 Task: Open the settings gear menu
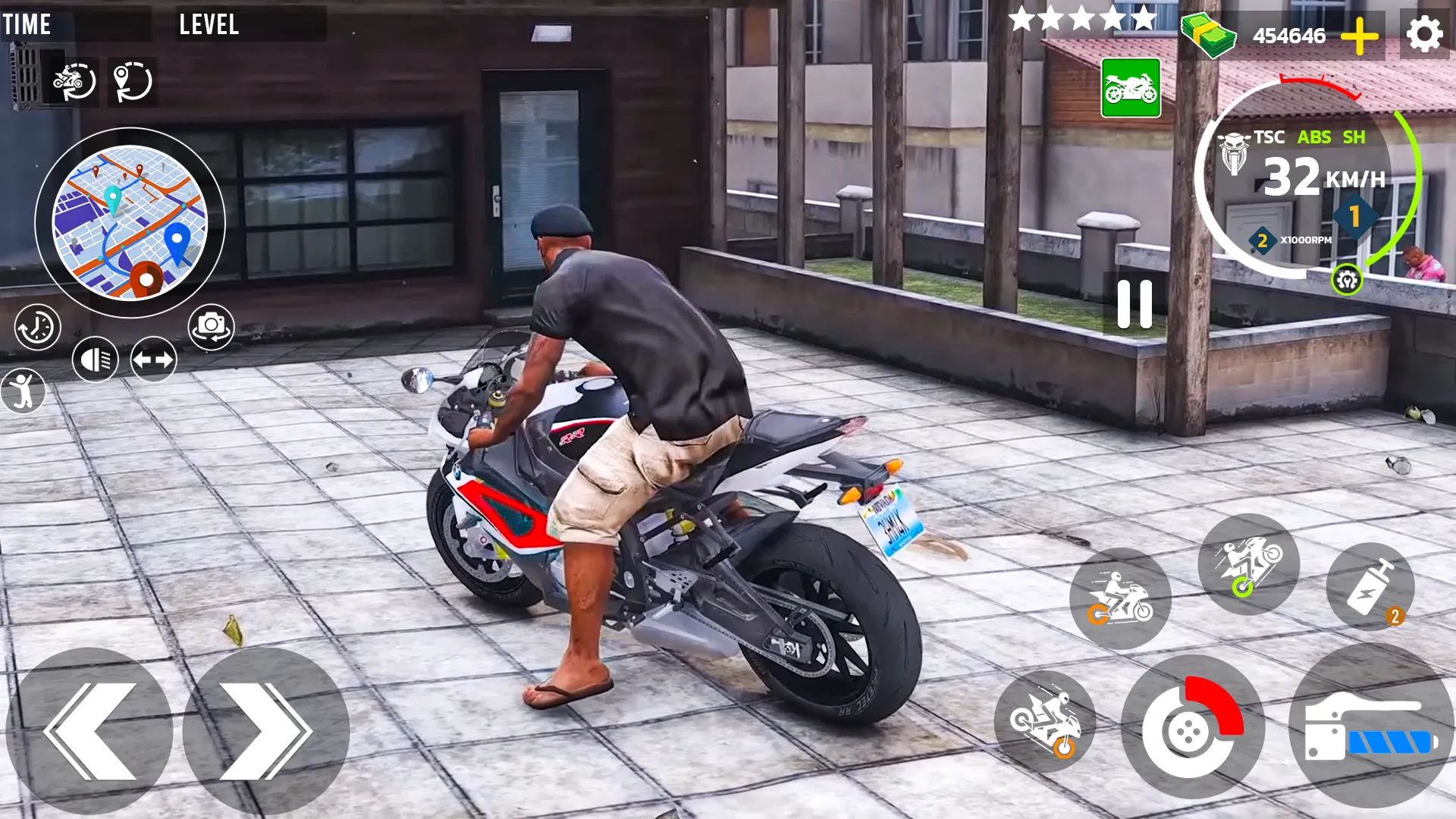point(1424,33)
